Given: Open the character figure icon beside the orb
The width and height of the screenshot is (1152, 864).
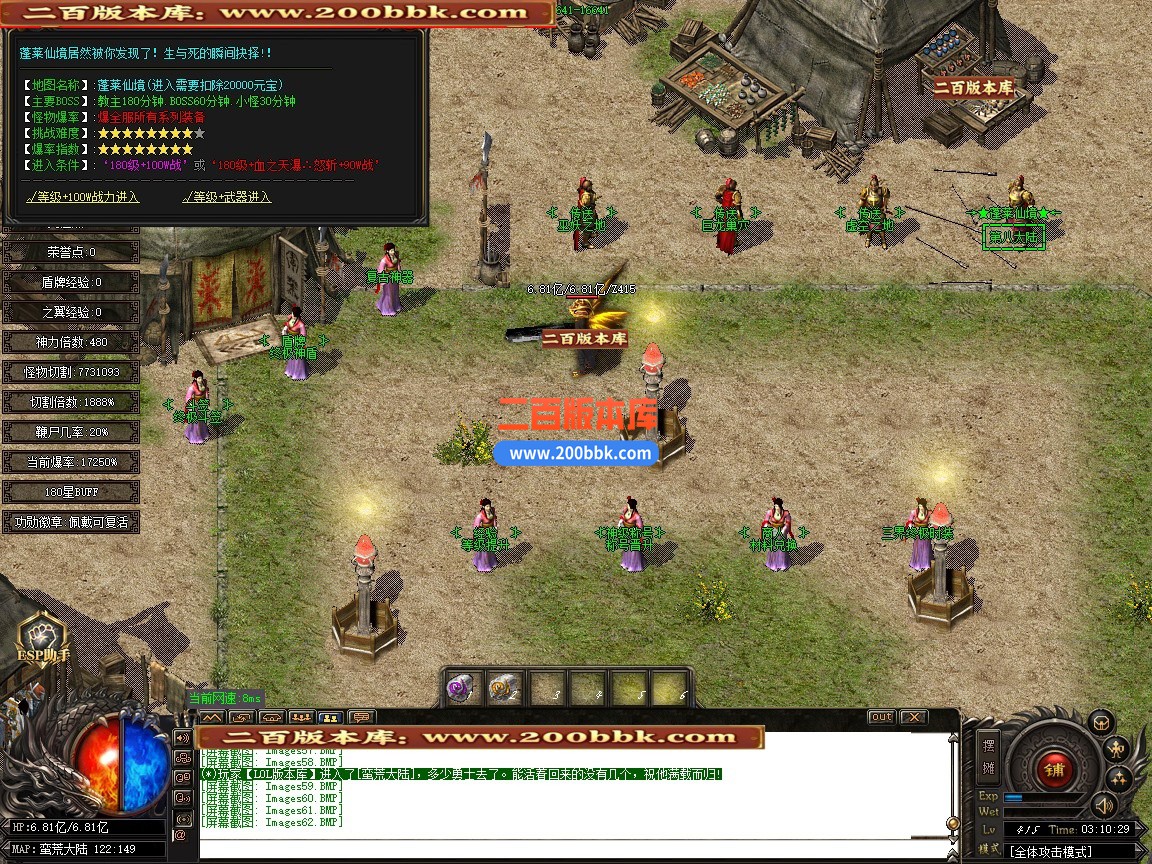Looking at the screenshot, I should point(1118,748).
